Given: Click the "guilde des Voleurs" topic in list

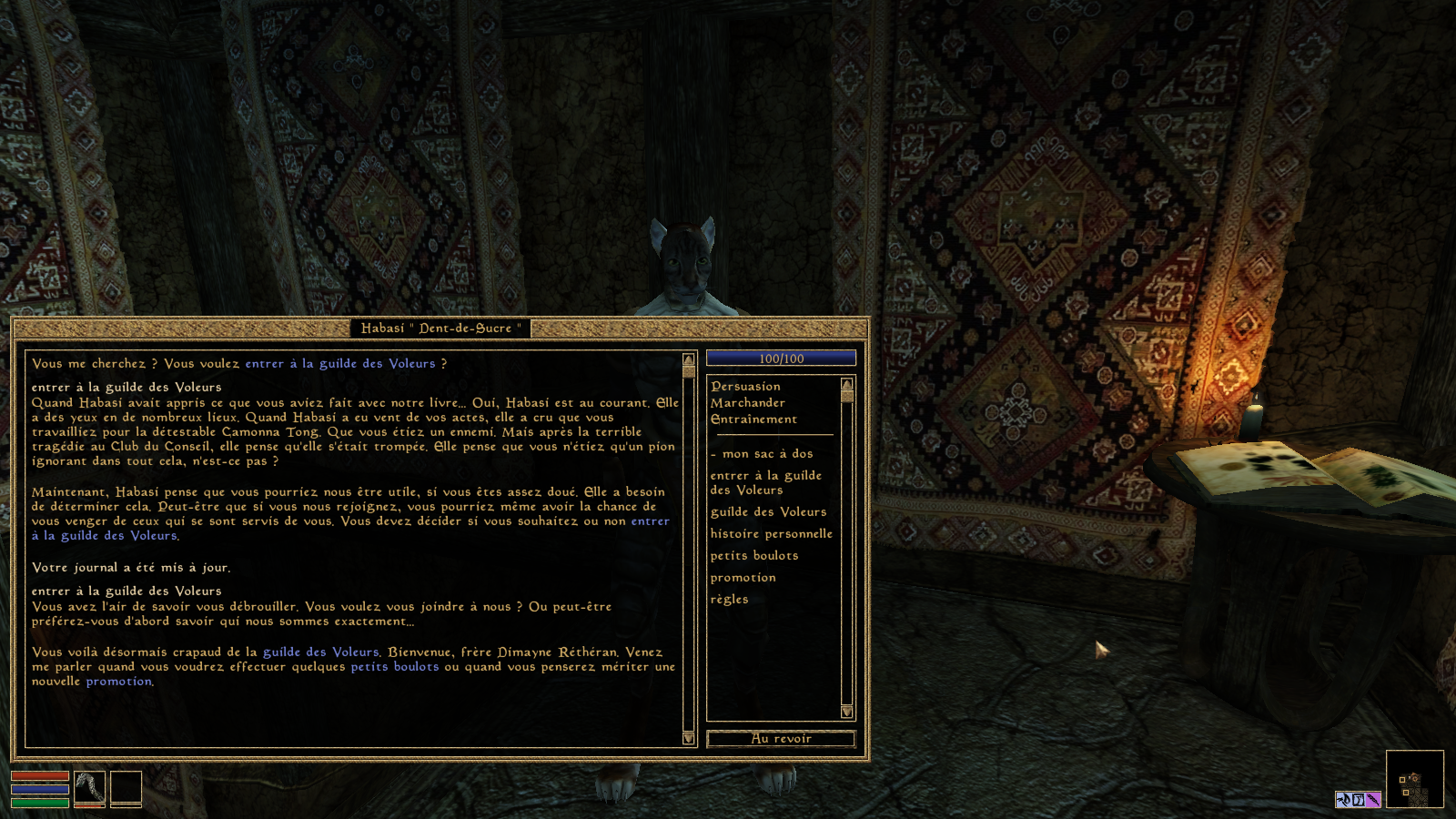Looking at the screenshot, I should tap(768, 512).
